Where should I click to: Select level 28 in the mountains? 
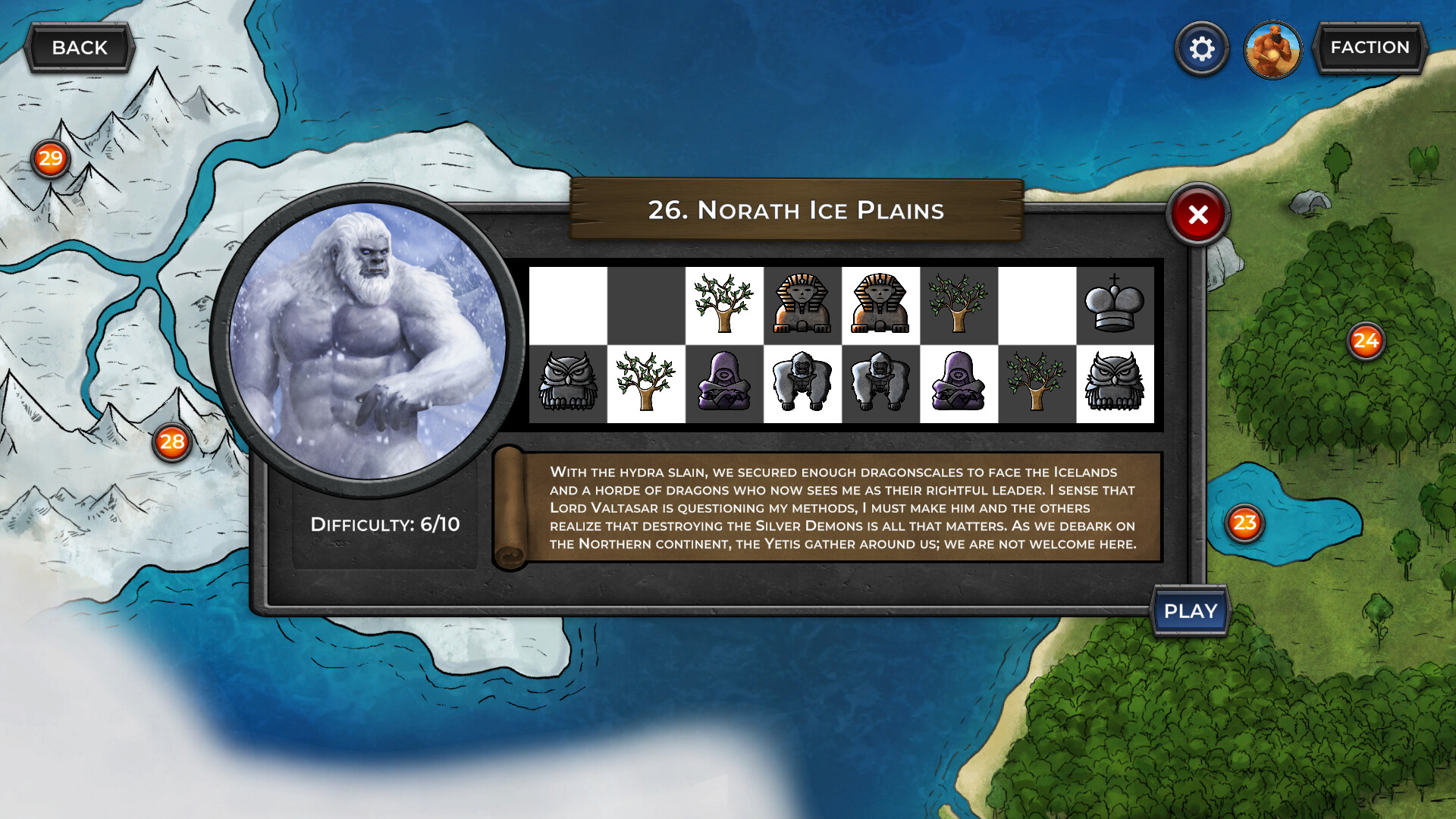tap(171, 441)
